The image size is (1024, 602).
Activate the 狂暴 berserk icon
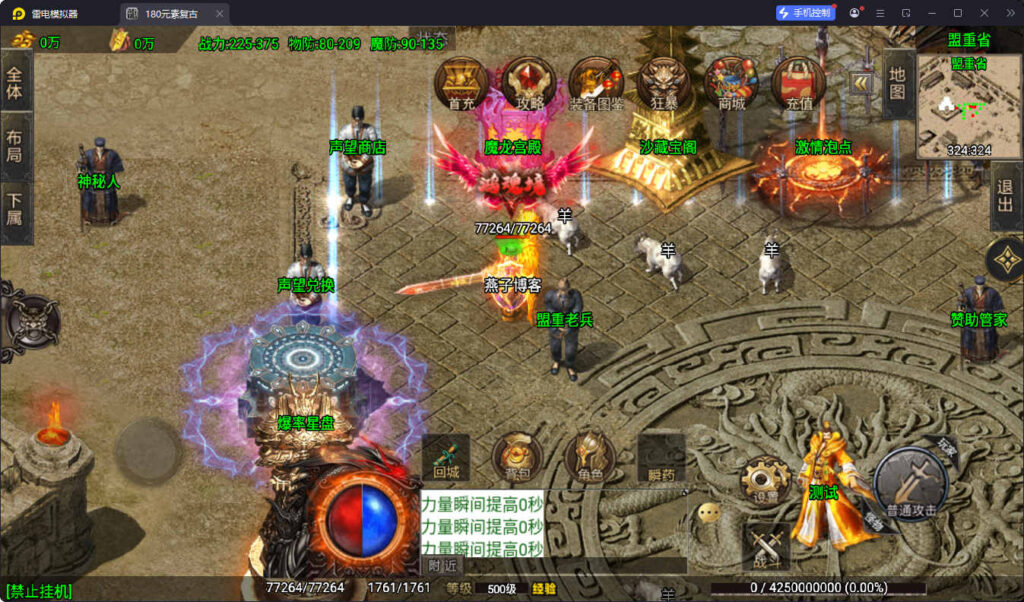[664, 82]
